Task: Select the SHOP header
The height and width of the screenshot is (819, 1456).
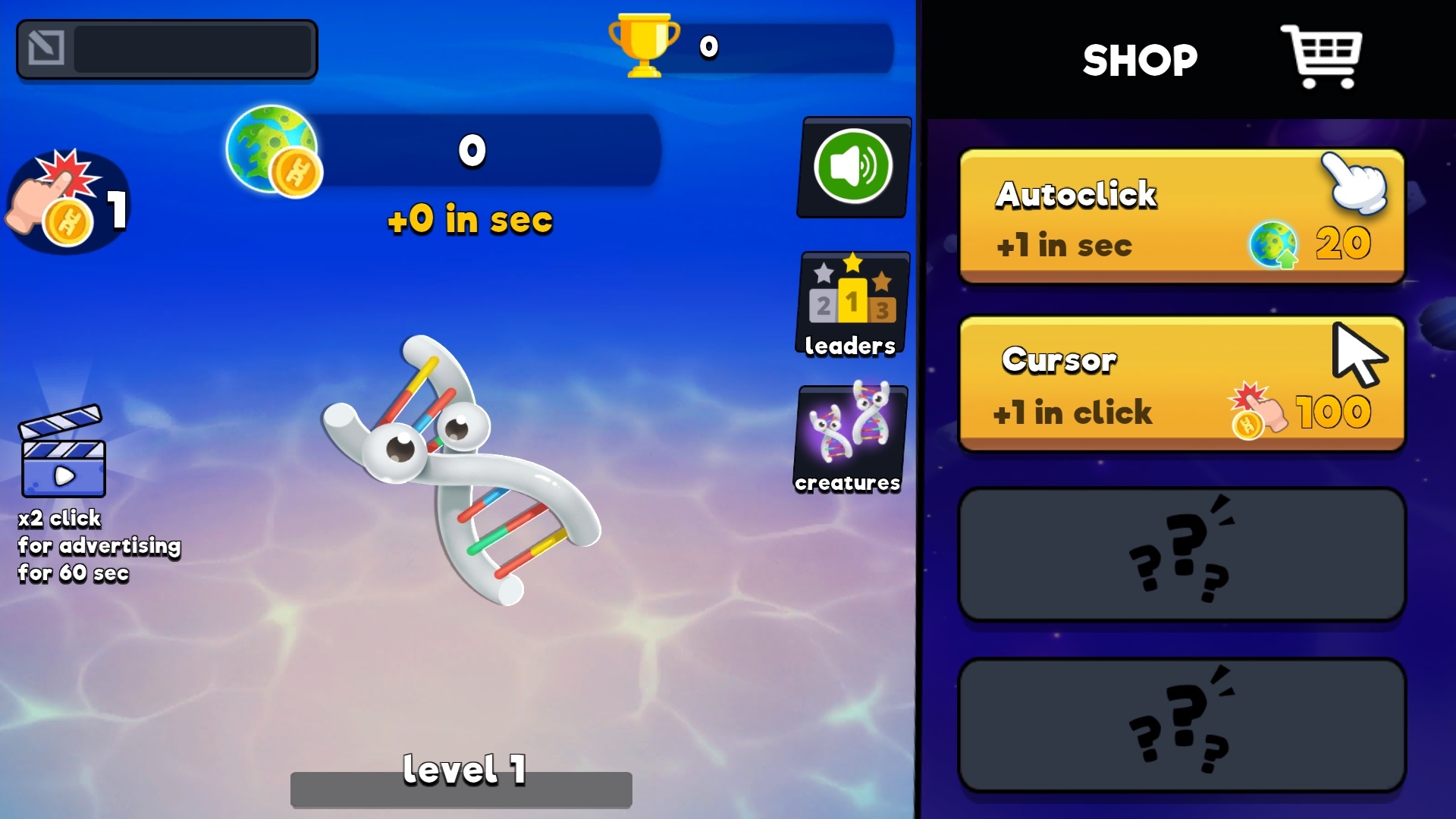Action: [1140, 59]
